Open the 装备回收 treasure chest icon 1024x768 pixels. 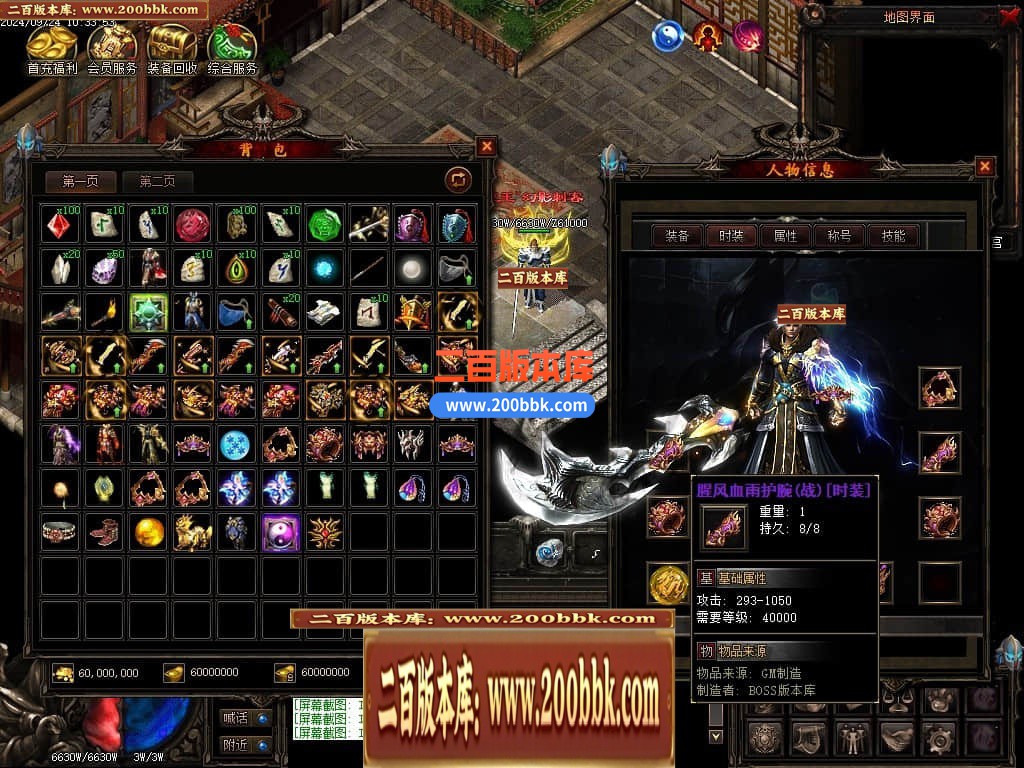(x=172, y=48)
